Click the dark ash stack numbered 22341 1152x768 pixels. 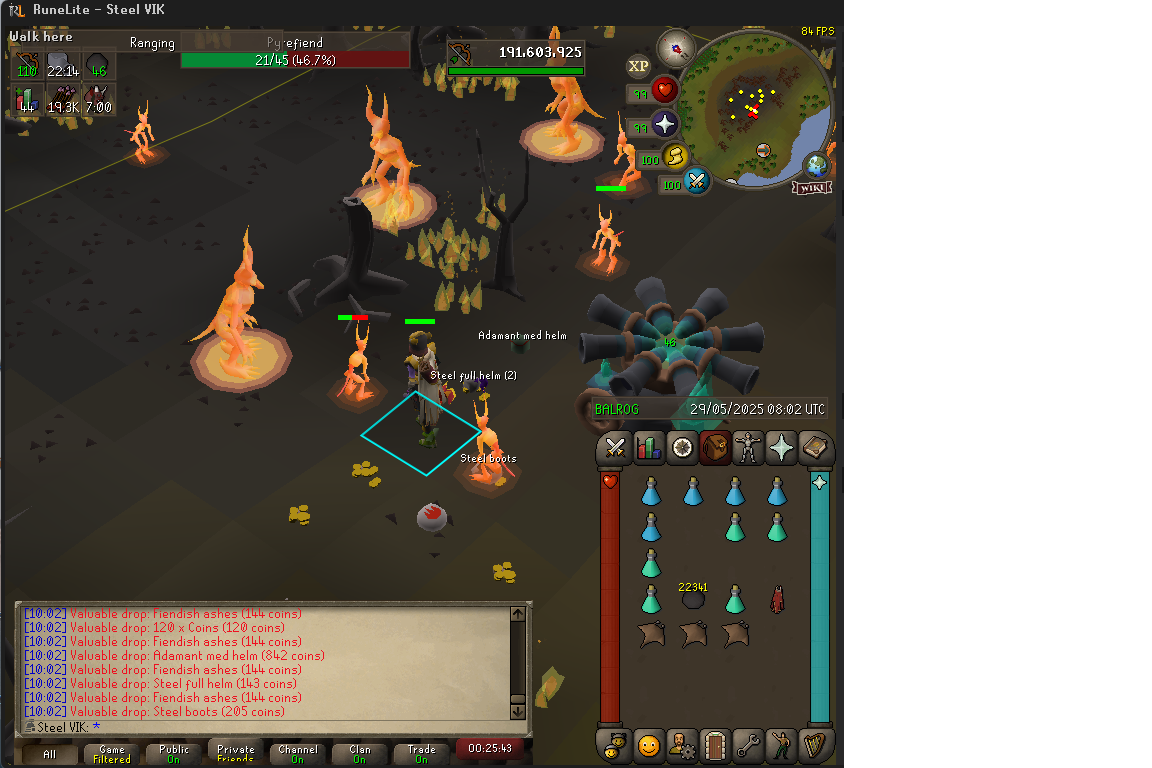pyautogui.click(x=693, y=598)
